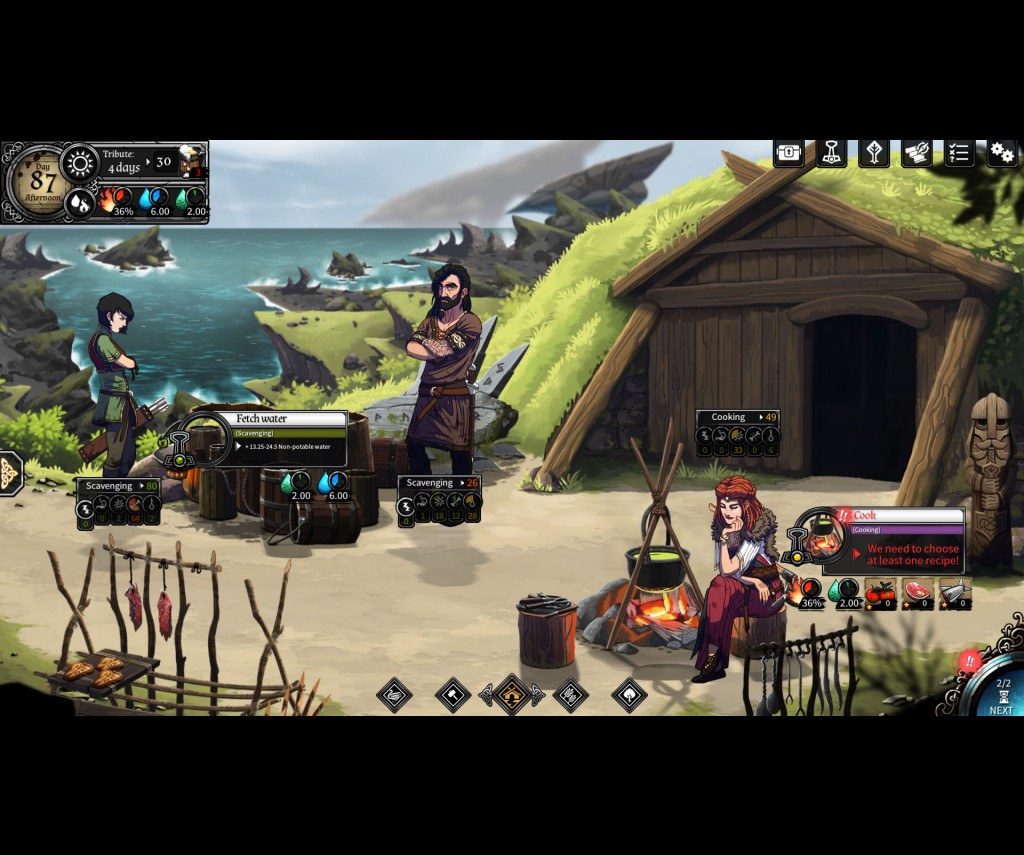
Task: Toggle the water and fire resources icon
Action: pyautogui.click(x=79, y=203)
